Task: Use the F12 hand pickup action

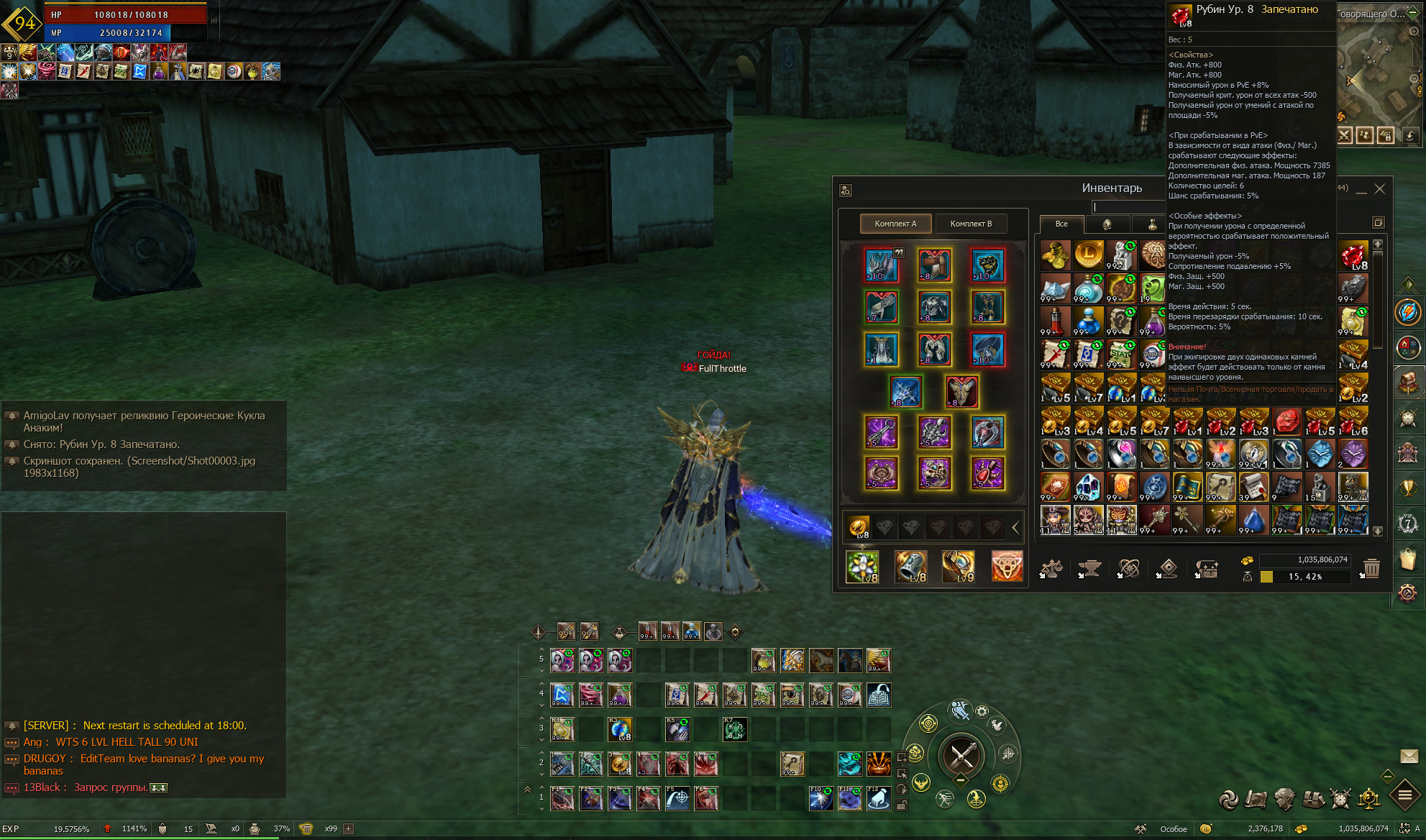Action: [879, 798]
